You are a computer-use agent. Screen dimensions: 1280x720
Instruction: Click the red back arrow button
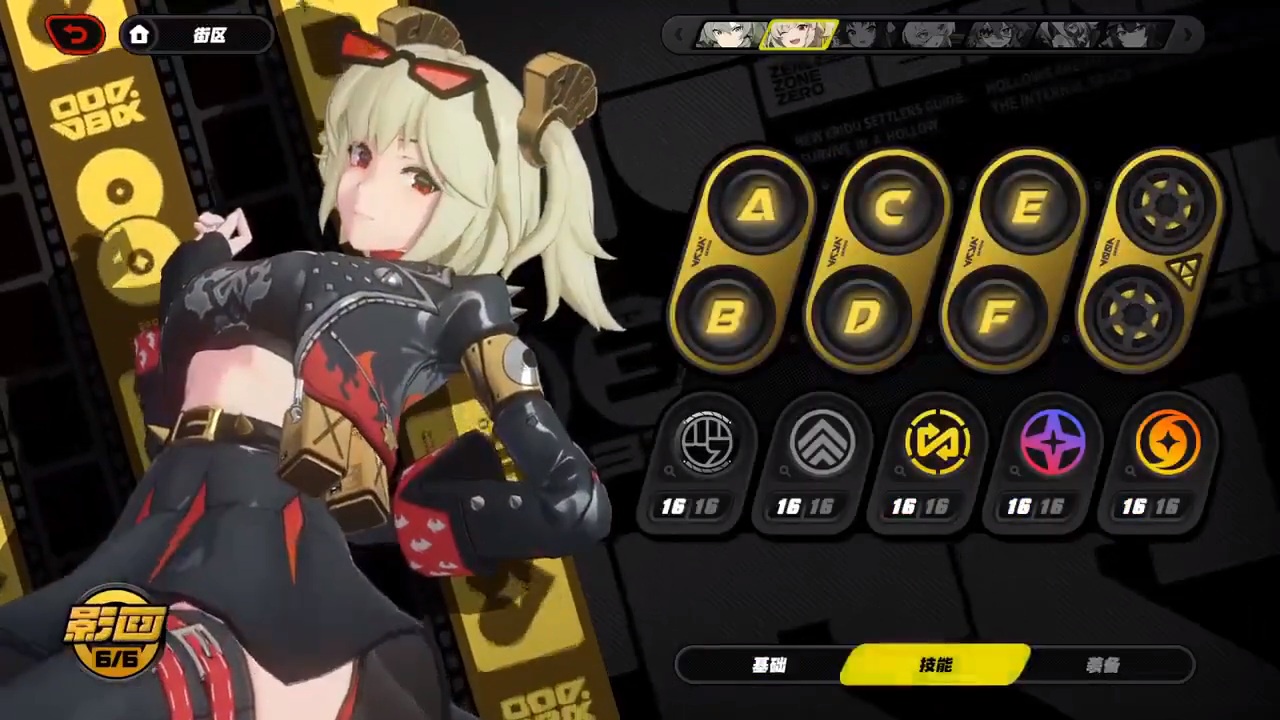[76, 35]
